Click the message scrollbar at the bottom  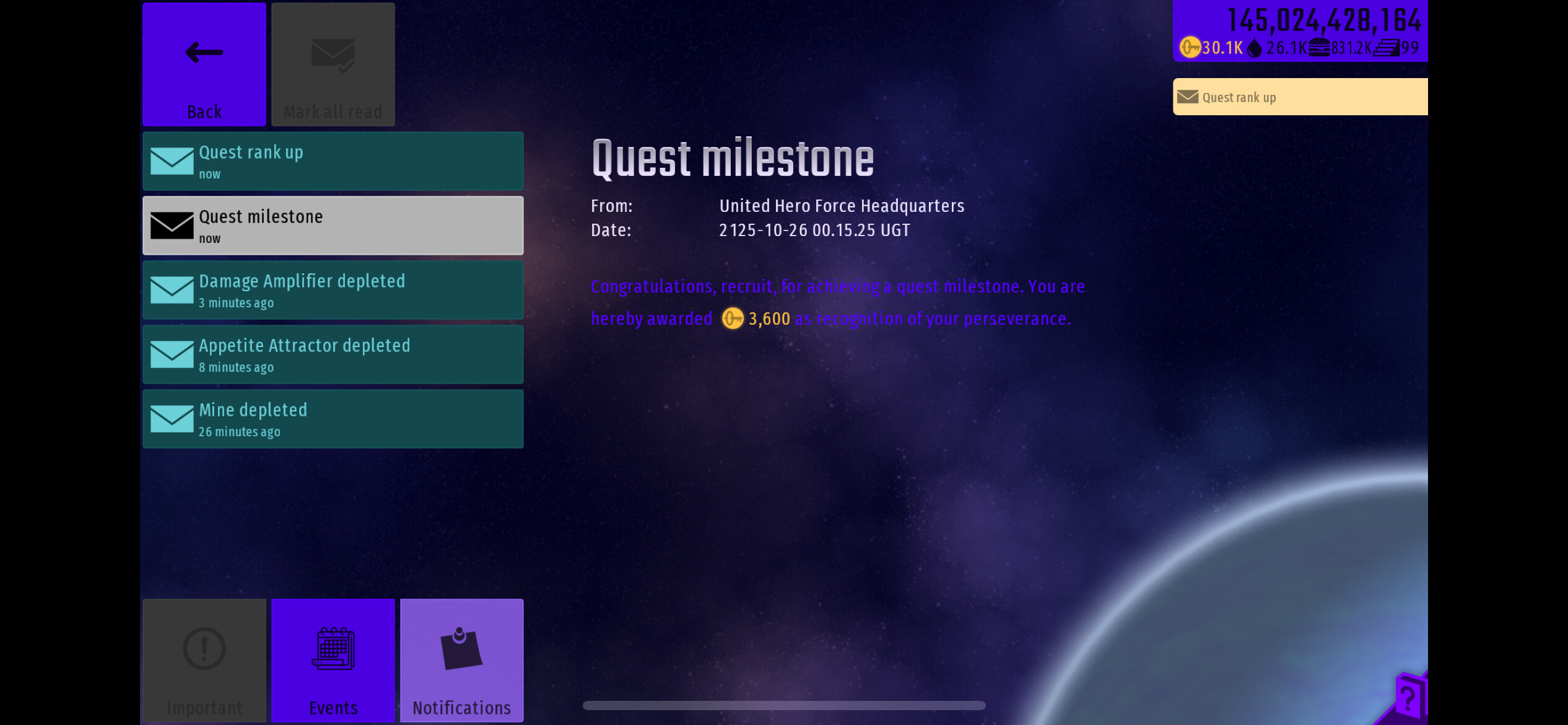point(784,705)
